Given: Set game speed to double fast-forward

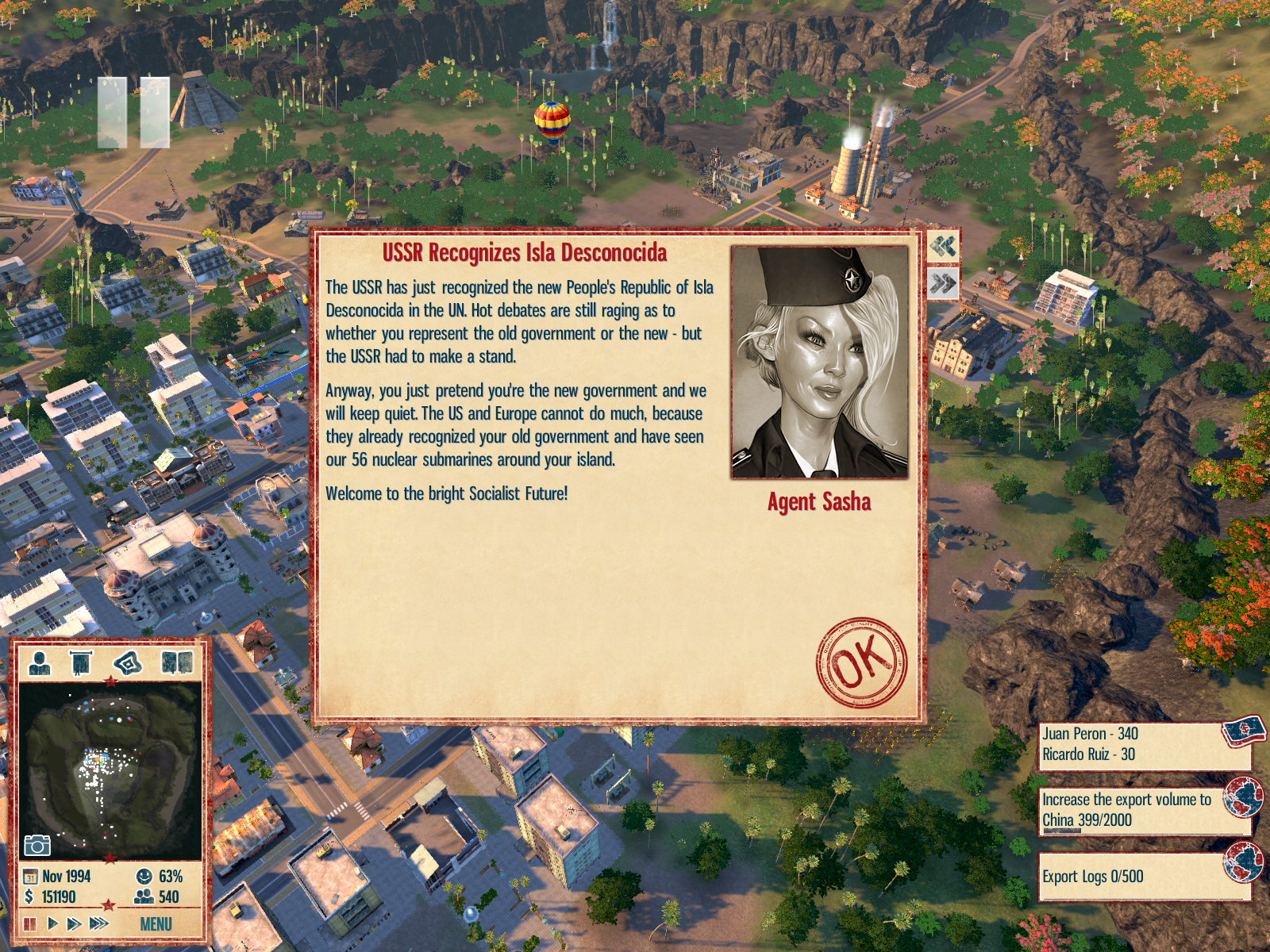Looking at the screenshot, I should pyautogui.click(x=74, y=923).
